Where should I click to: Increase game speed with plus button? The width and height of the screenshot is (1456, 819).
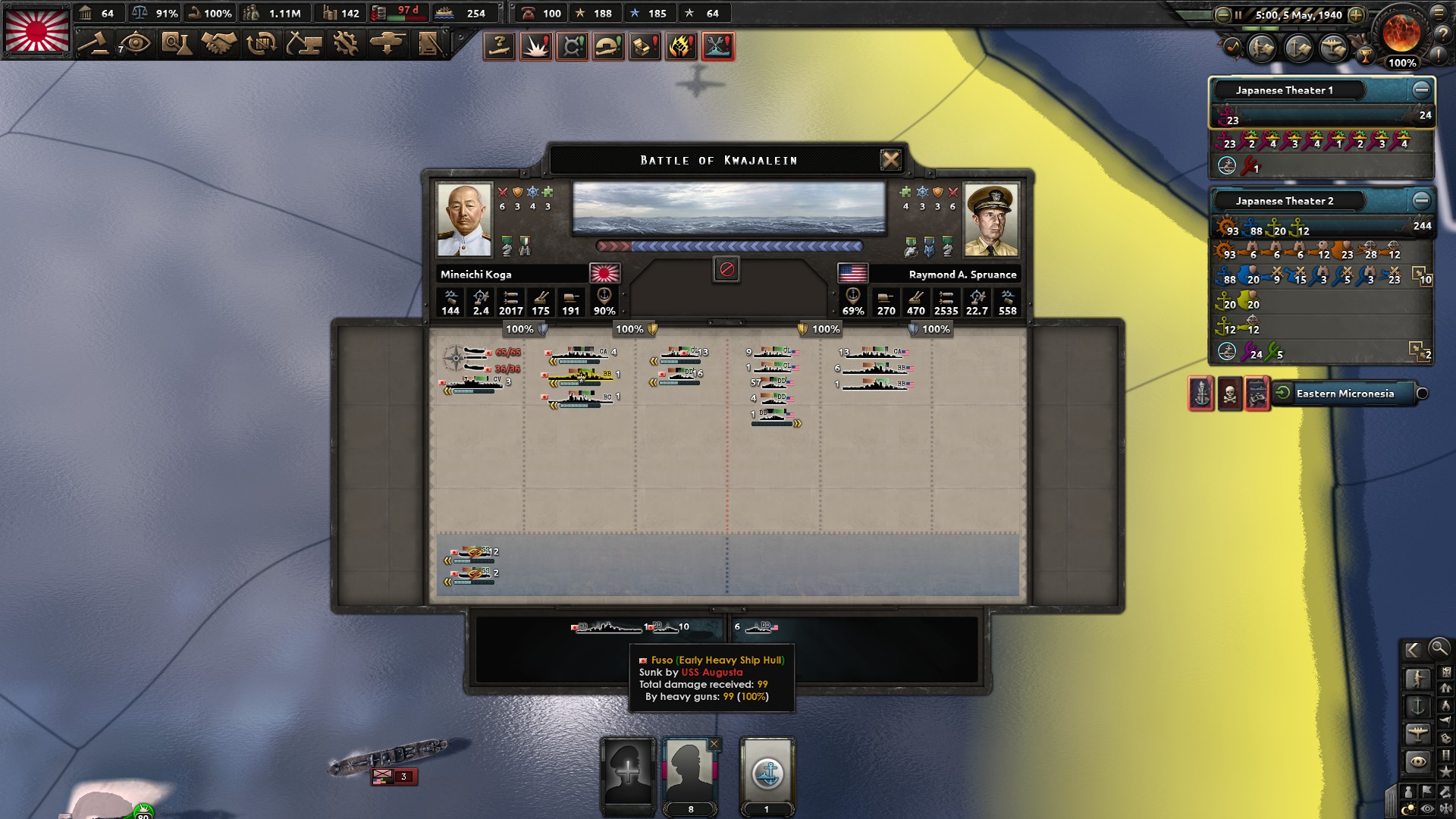click(1356, 14)
